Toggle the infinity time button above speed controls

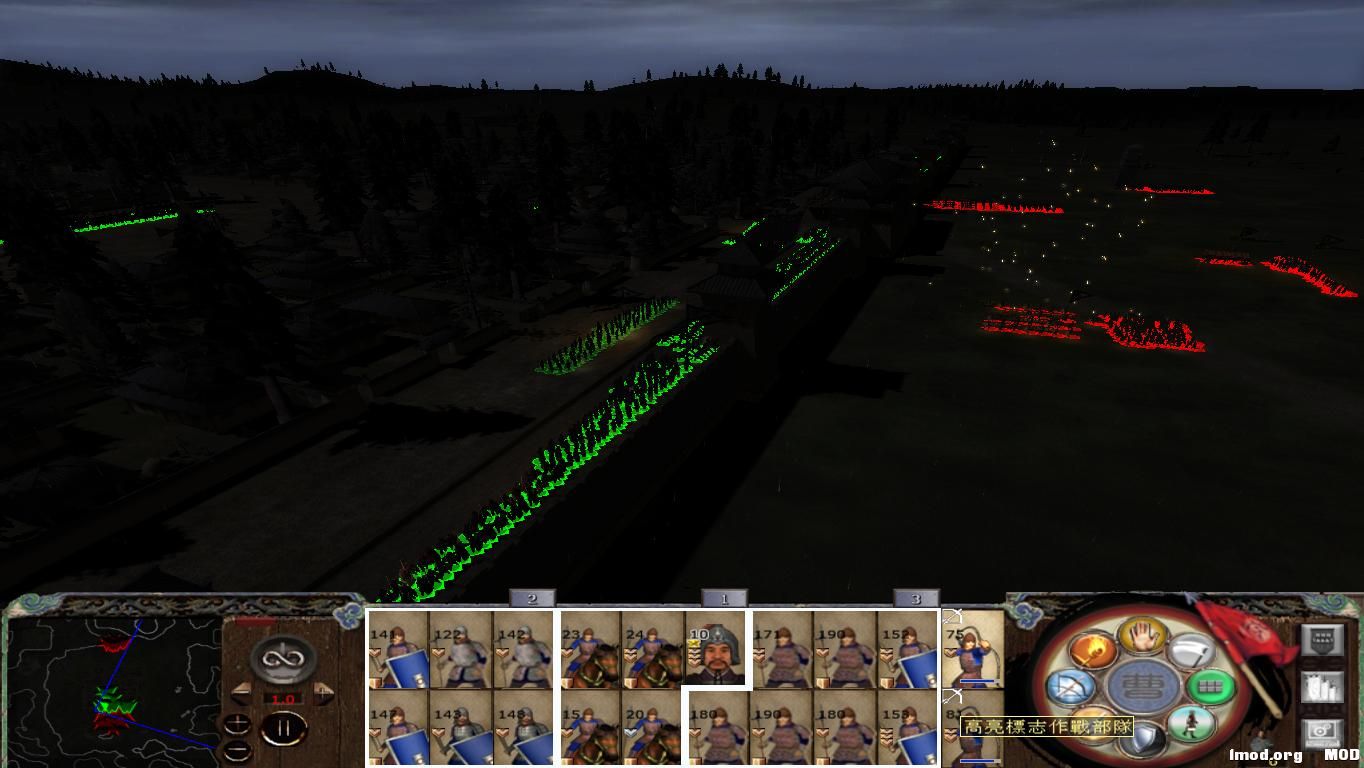tap(282, 658)
